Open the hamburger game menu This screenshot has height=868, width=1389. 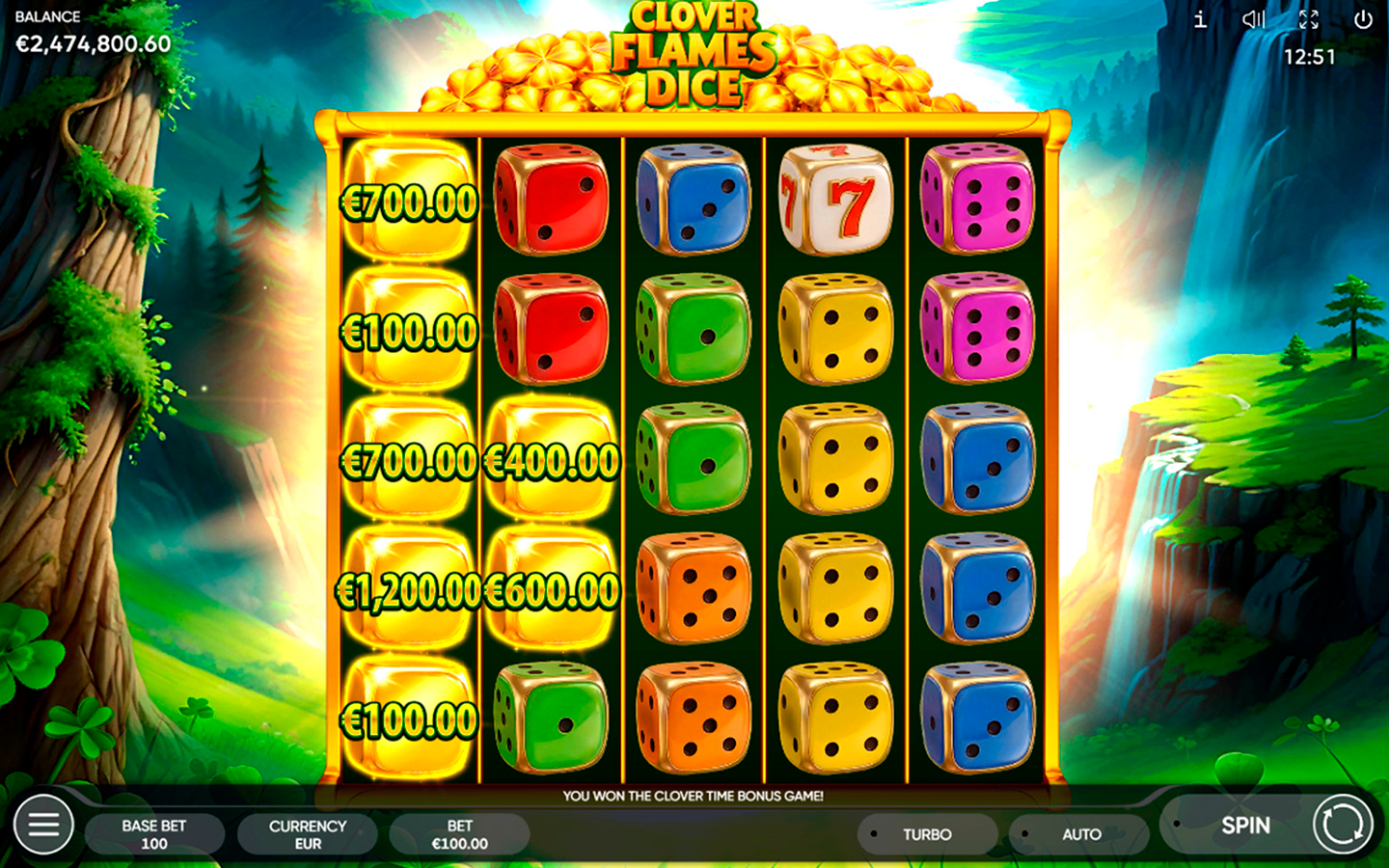[41, 826]
